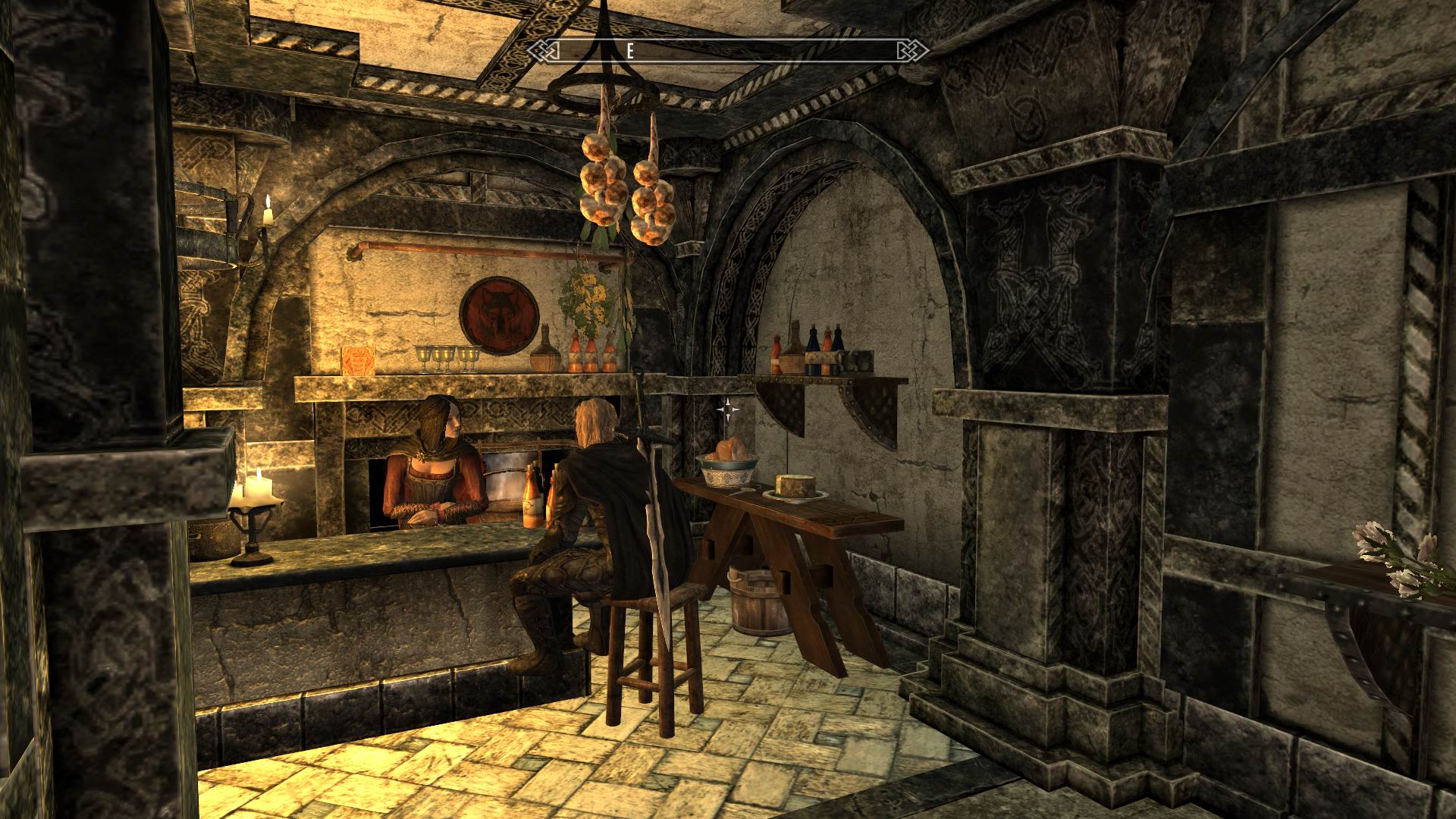Select the sword on the character's back
1456x819 pixels.
coord(654,485)
